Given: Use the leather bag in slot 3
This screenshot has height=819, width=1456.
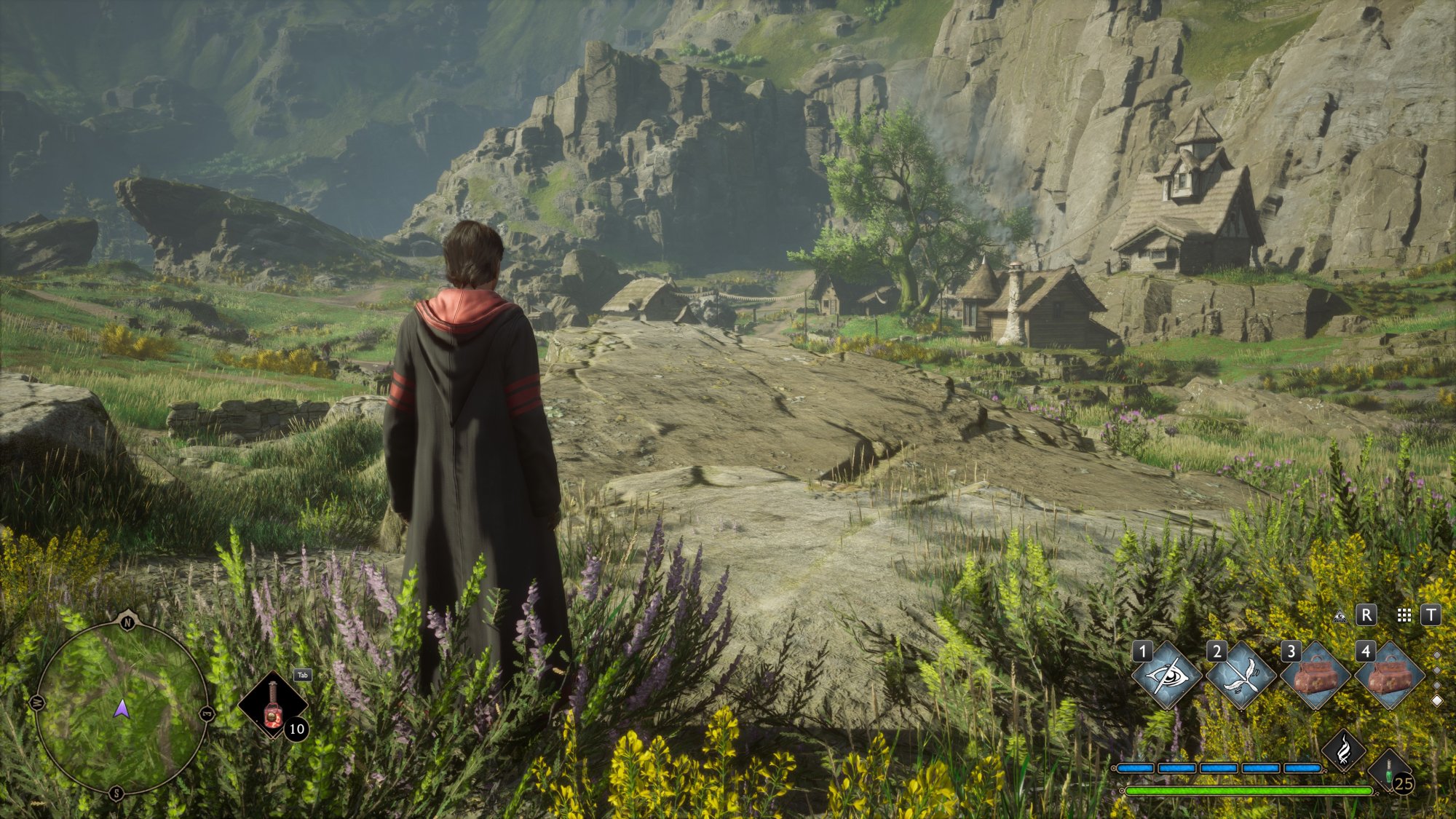Looking at the screenshot, I should coord(1315,676).
